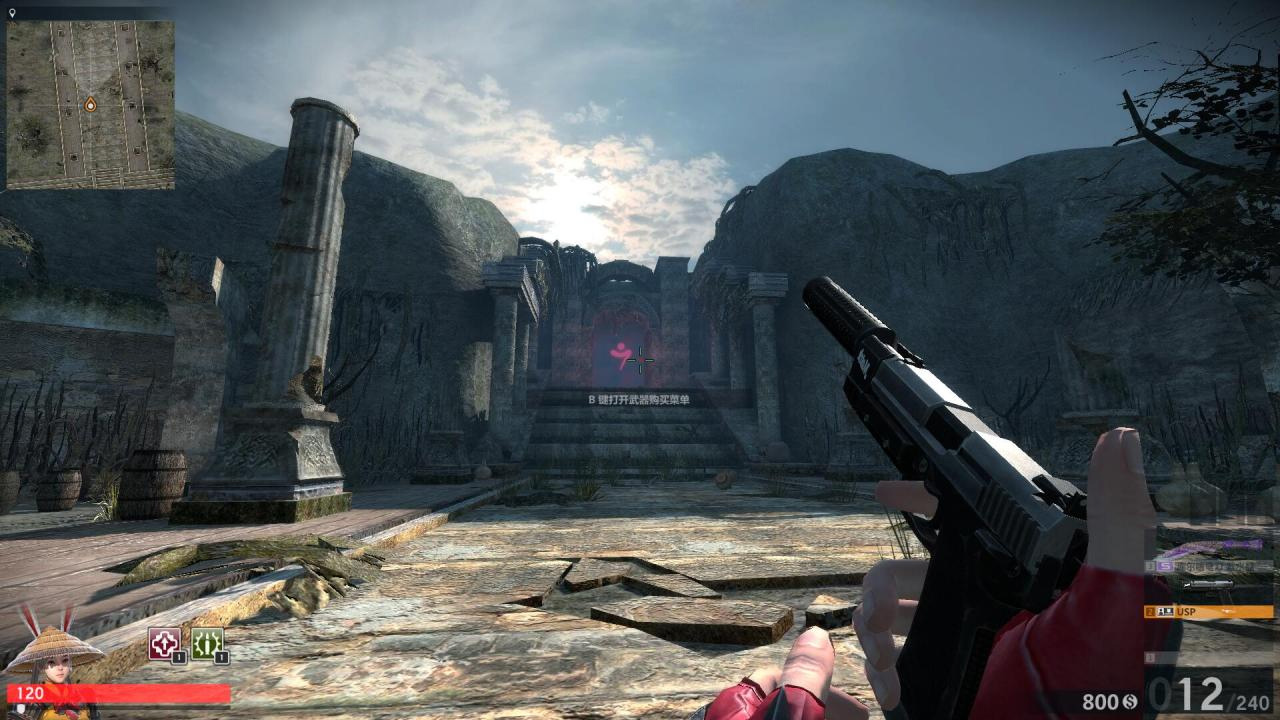
Task: Activate the green bullet skill icon
Action: click(207, 643)
